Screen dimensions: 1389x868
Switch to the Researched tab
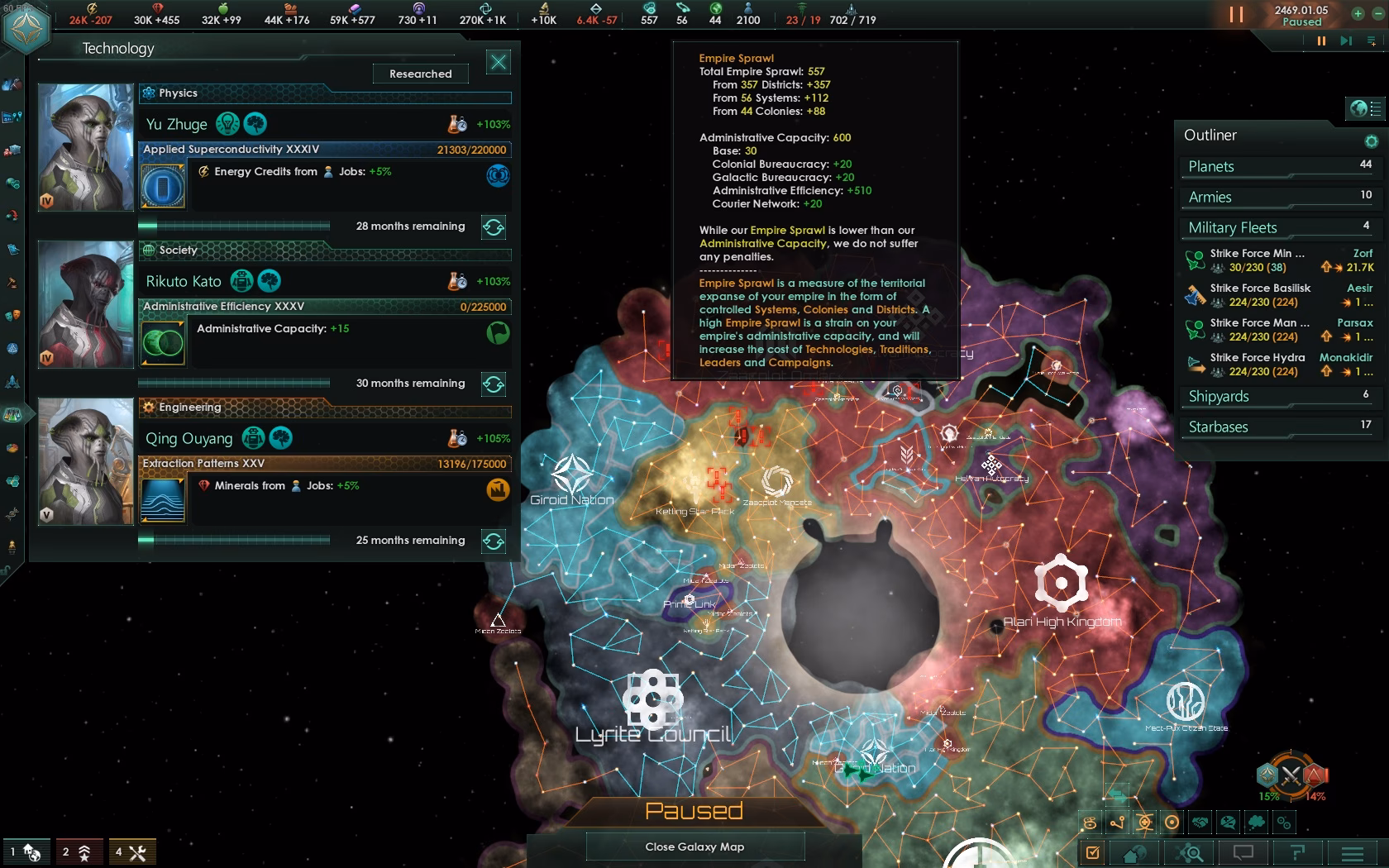pyautogui.click(x=420, y=74)
